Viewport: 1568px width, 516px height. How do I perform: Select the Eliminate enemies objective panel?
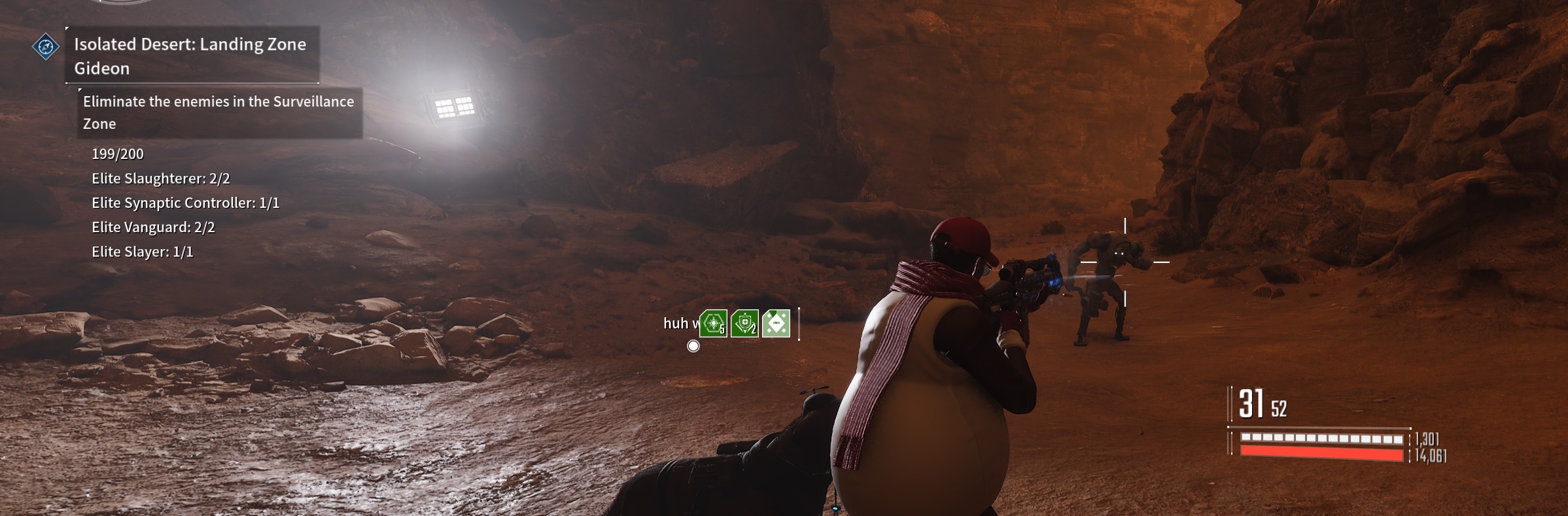(x=220, y=112)
